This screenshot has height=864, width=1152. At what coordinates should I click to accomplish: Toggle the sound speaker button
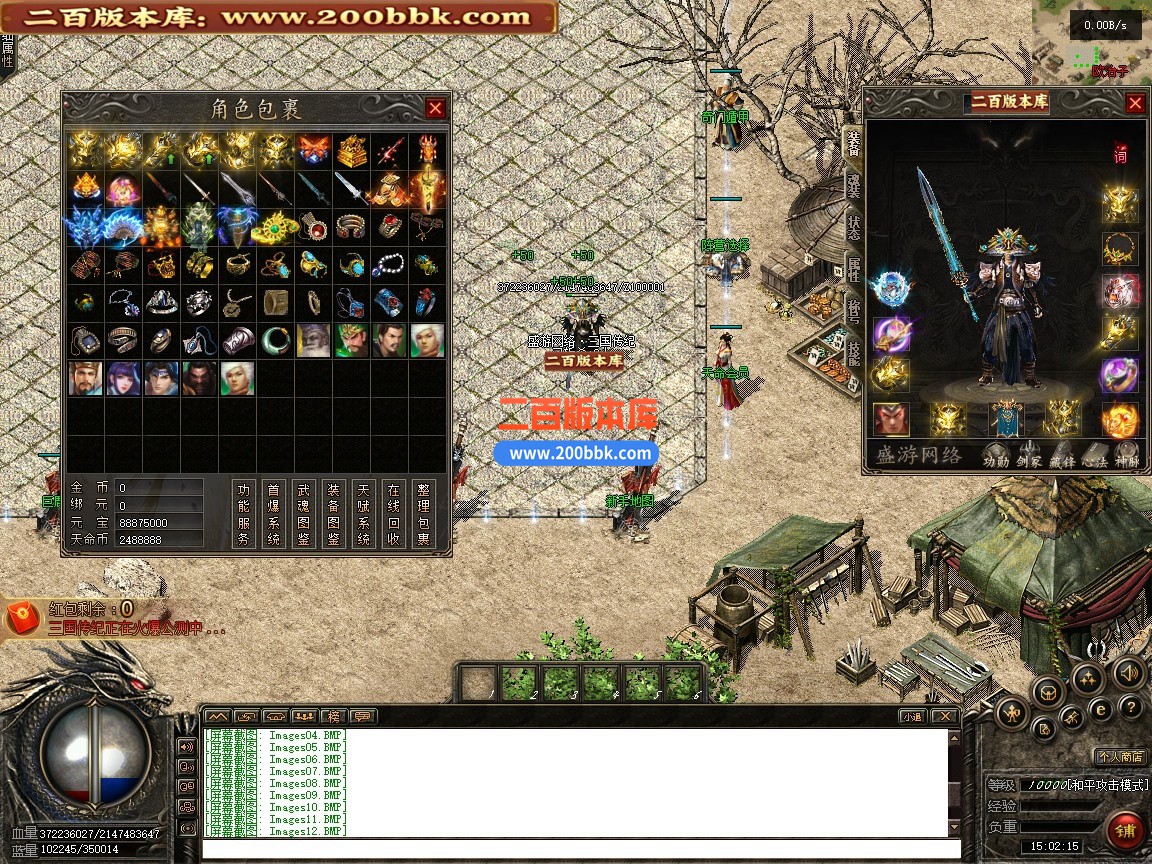(1129, 673)
